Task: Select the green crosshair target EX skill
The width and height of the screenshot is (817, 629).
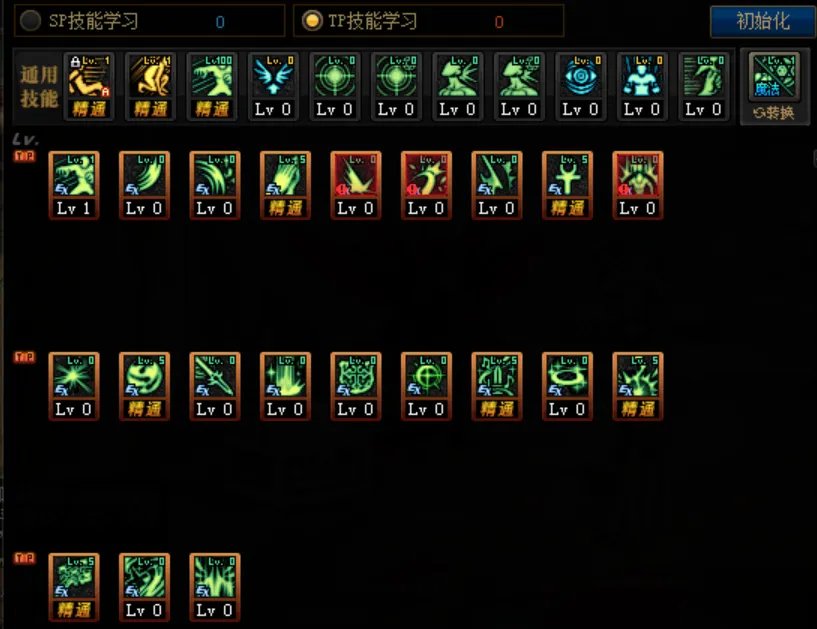Action: [x=426, y=377]
